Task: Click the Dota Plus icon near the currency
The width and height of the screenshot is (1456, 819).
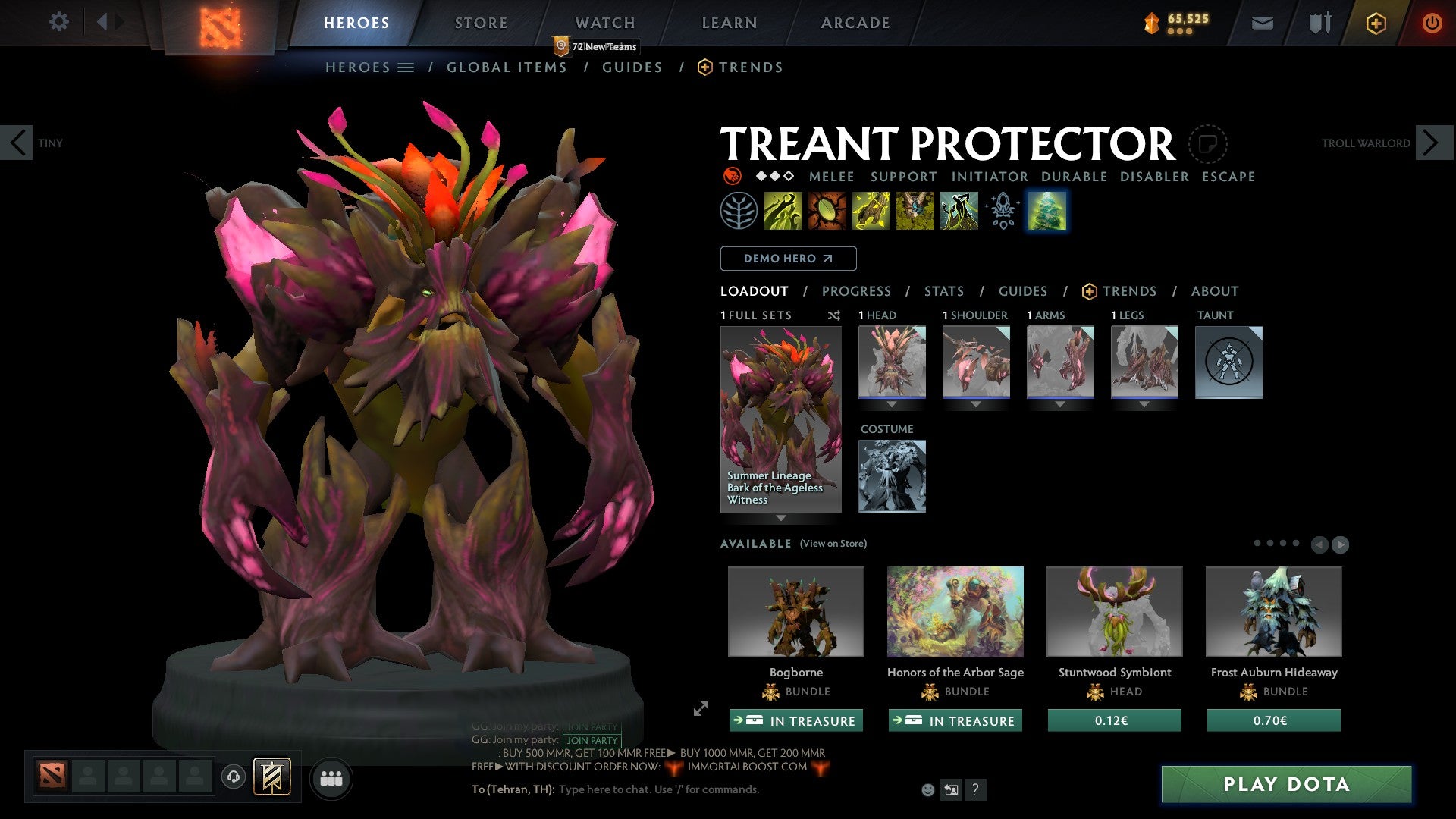Action: (x=1376, y=23)
